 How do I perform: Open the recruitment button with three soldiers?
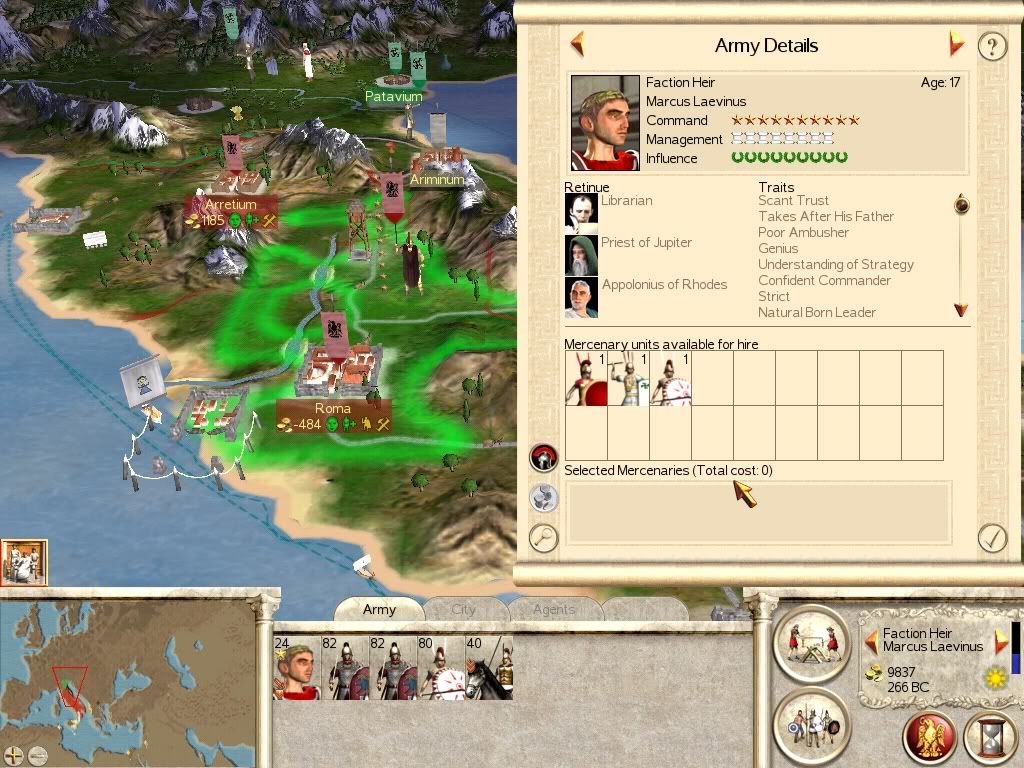click(x=811, y=725)
